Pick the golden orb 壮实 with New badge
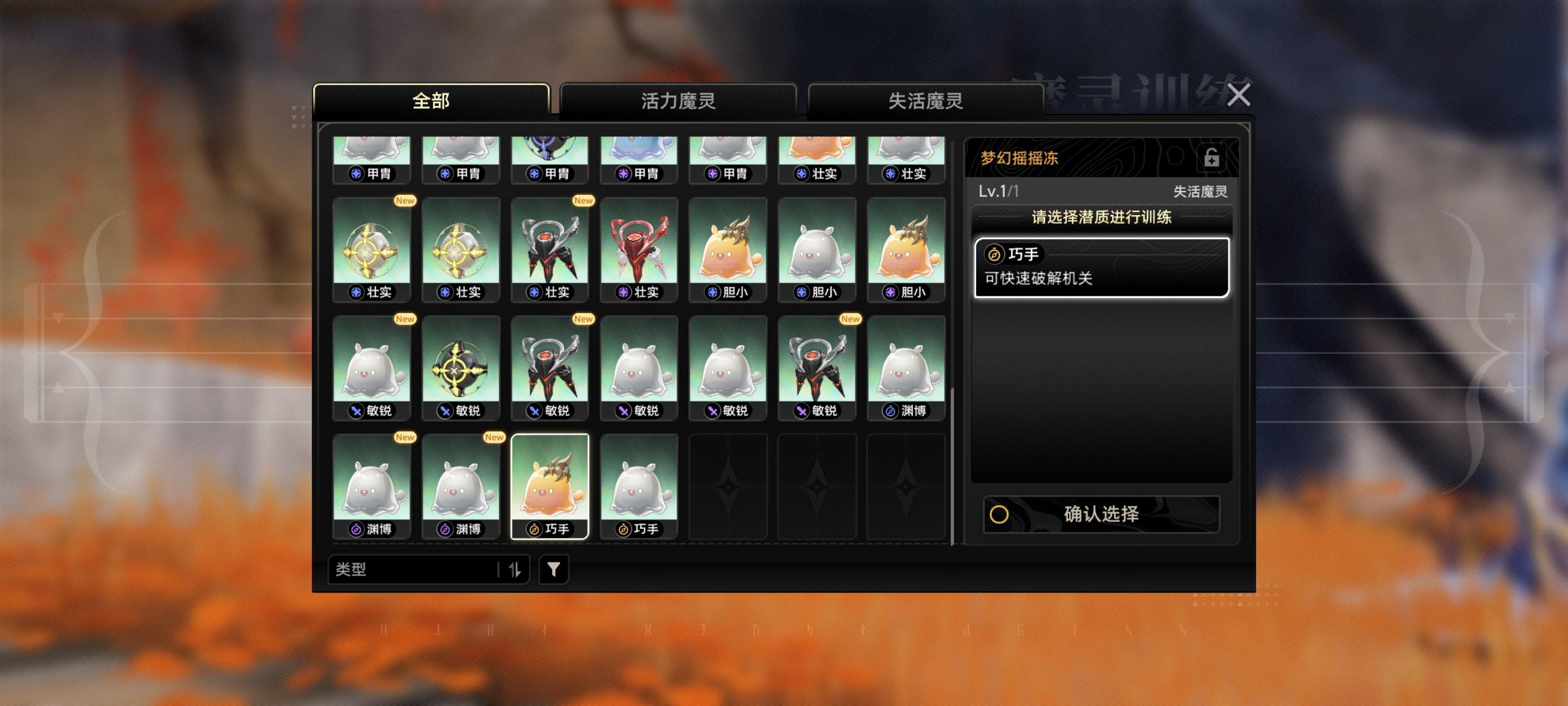 click(x=372, y=250)
